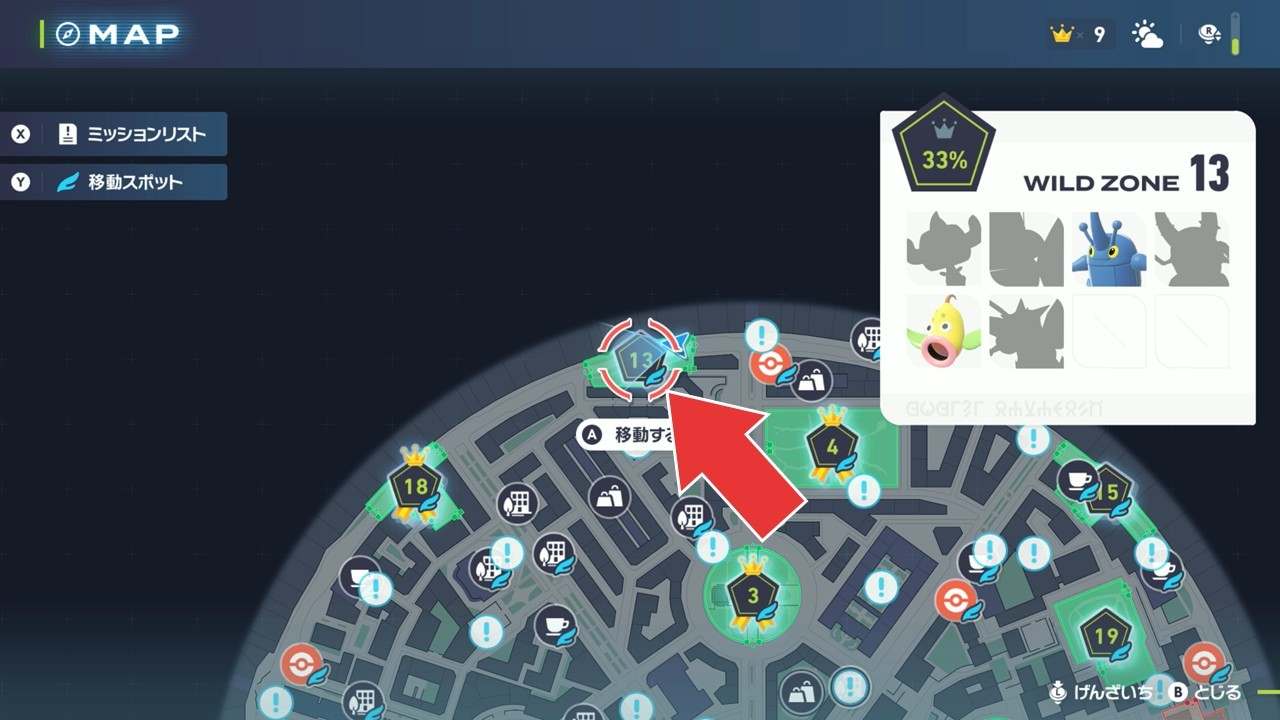Select the Wild Zone 13 map marker
This screenshot has width=1280, height=720.
click(x=640, y=359)
